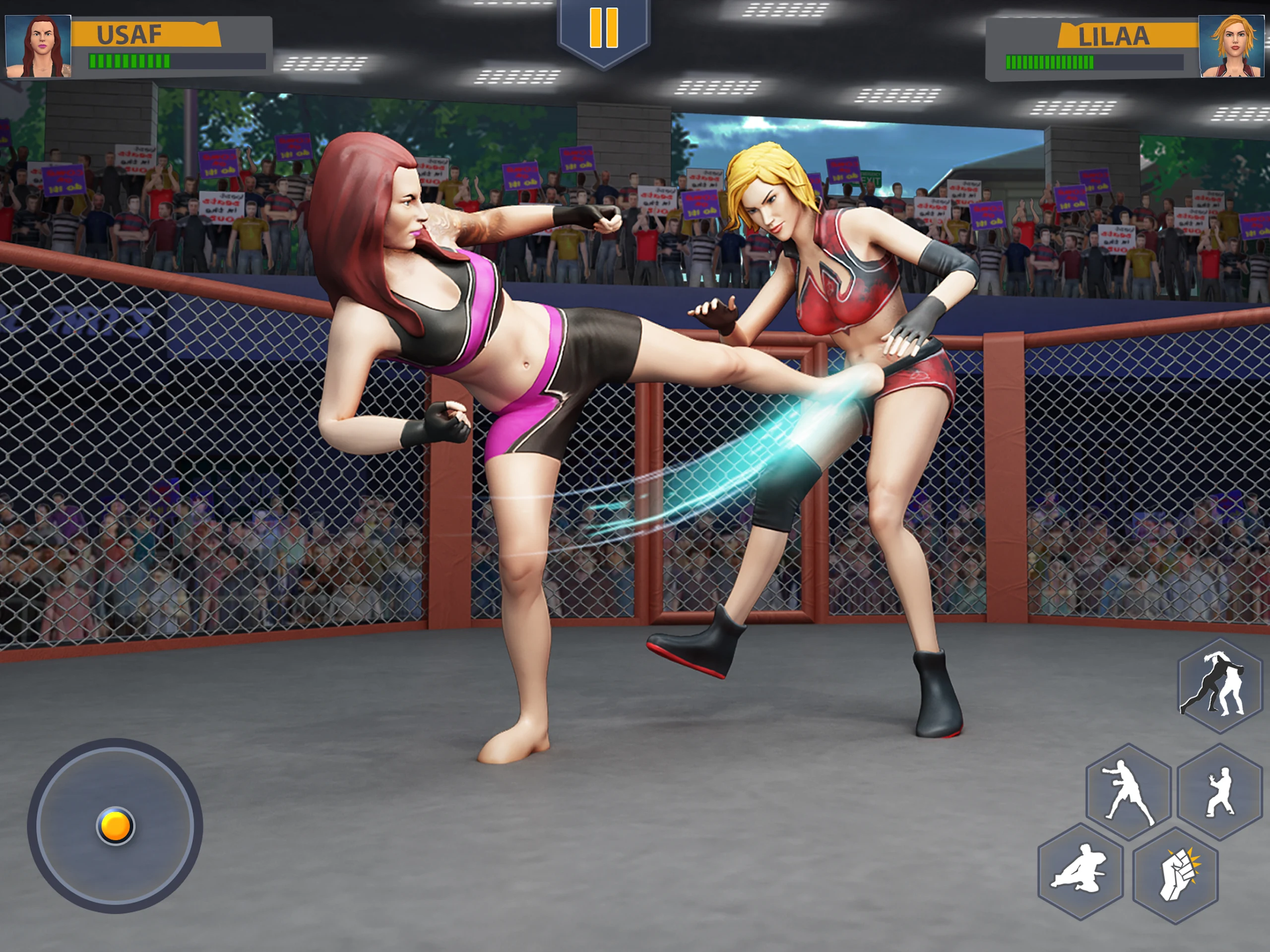1270x952 pixels.
Task: Use the boxing punch stance attack
Action: point(1128,792)
